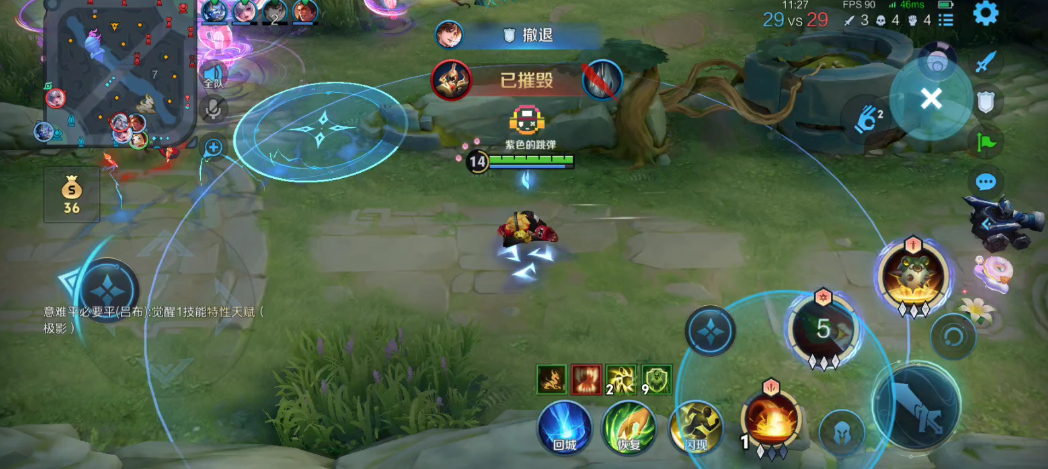
Task: Toggle the 全队 team speaker
Action: (x=213, y=73)
